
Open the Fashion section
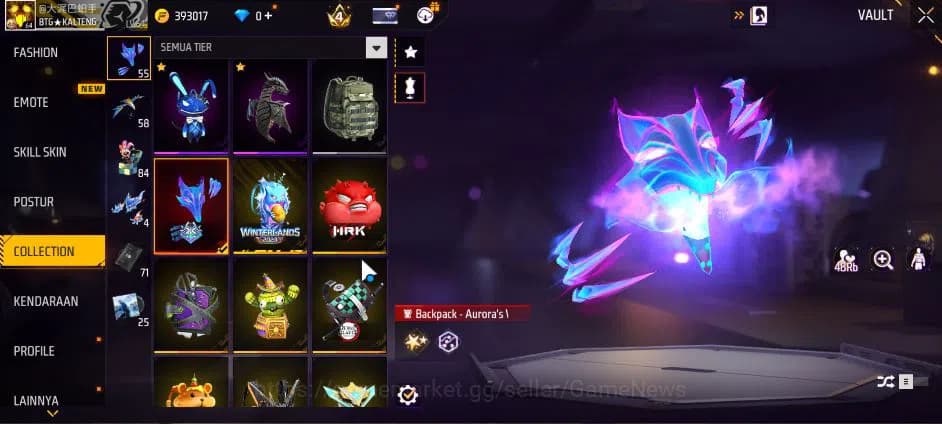click(x=36, y=53)
